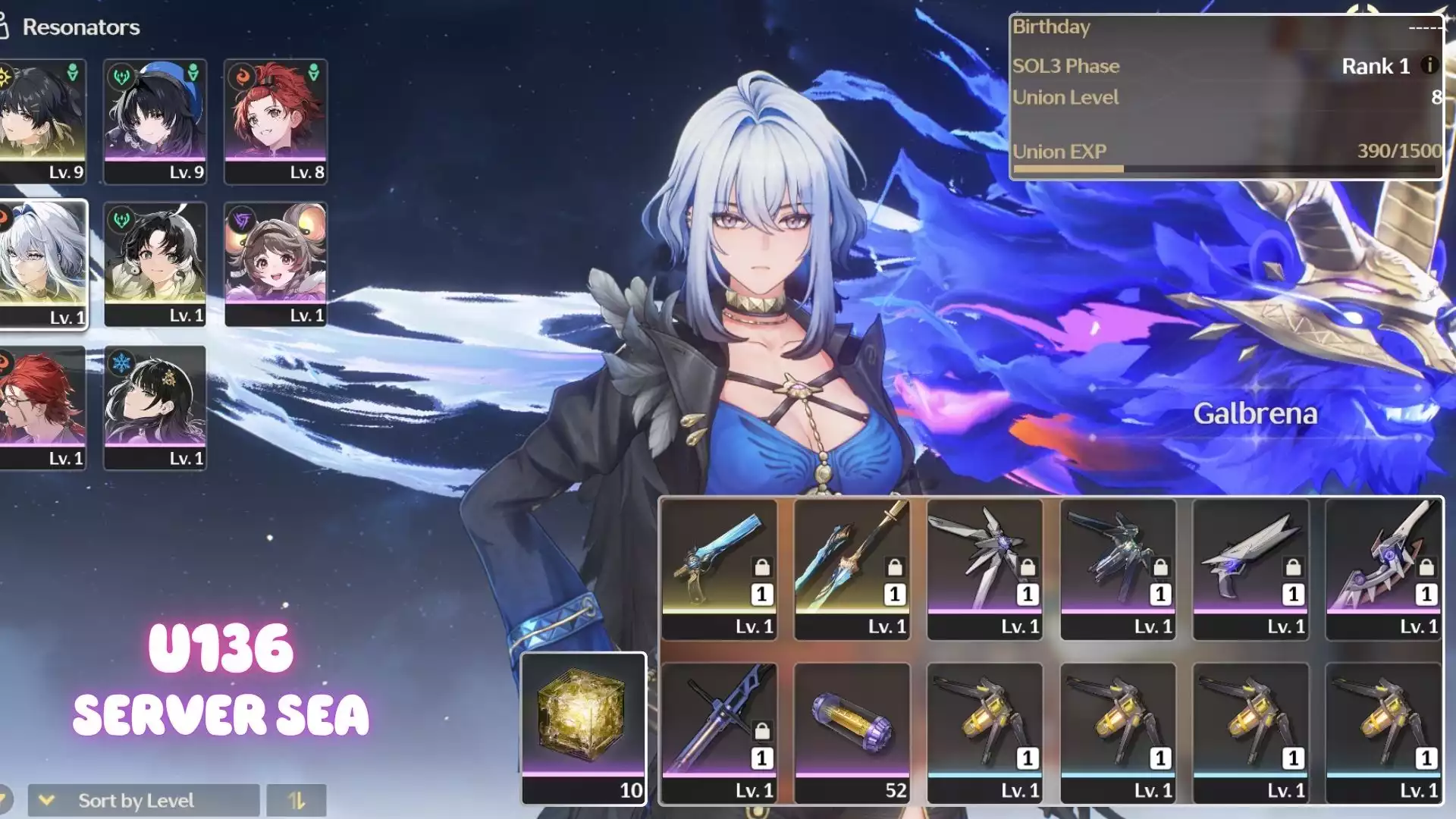Choose the resonator with the snowflake element icon

155,407
